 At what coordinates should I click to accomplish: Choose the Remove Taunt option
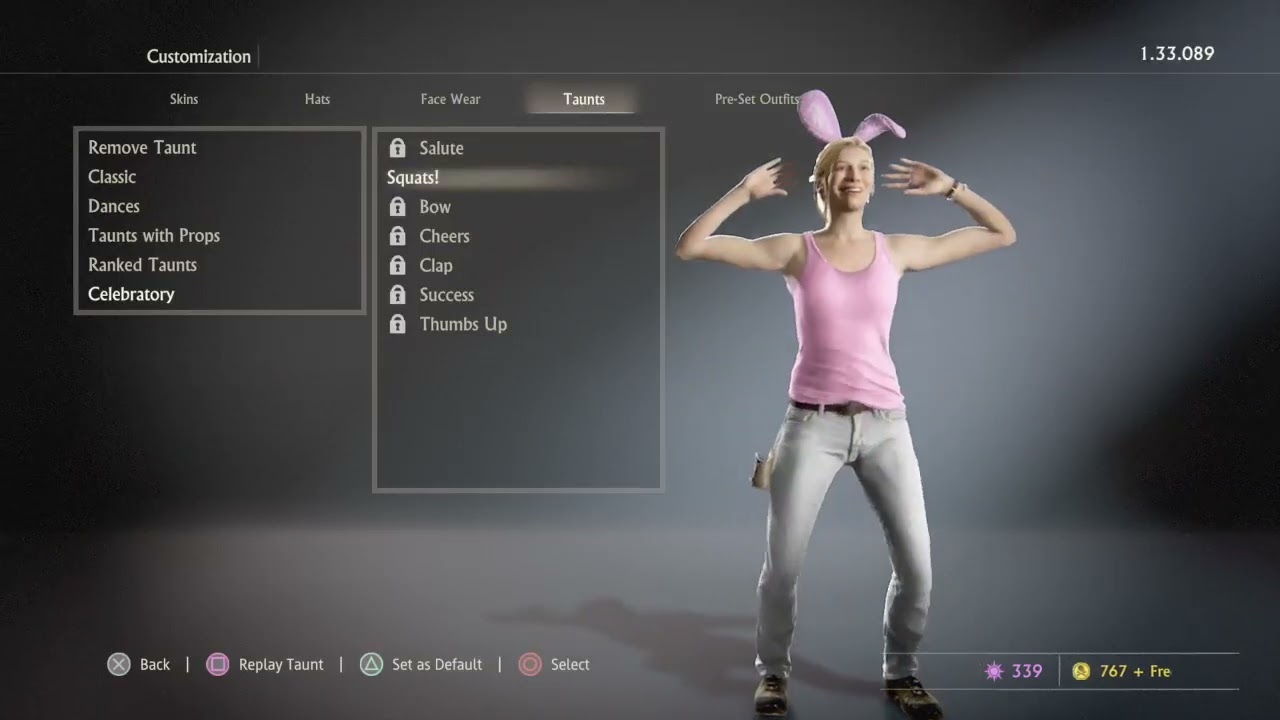[x=142, y=148]
